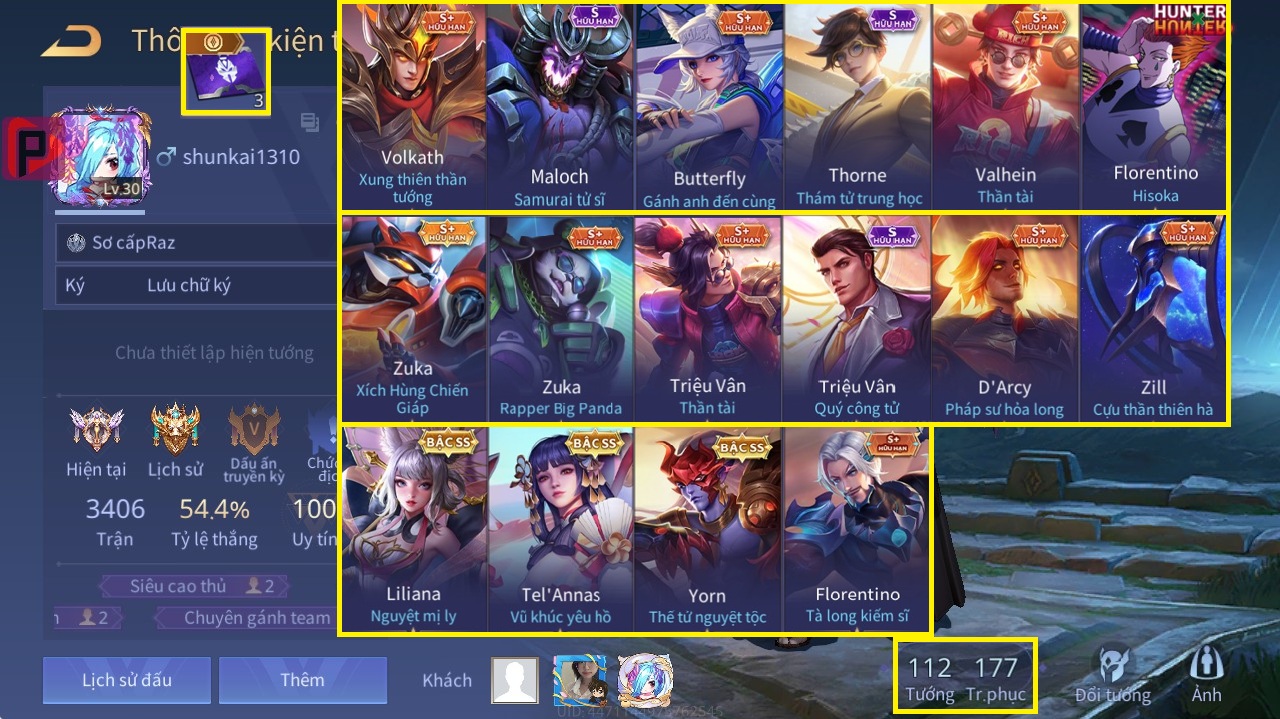Open the Đổi tướng hero swap
Viewport: 1280px width, 719px height.
pos(1113,675)
